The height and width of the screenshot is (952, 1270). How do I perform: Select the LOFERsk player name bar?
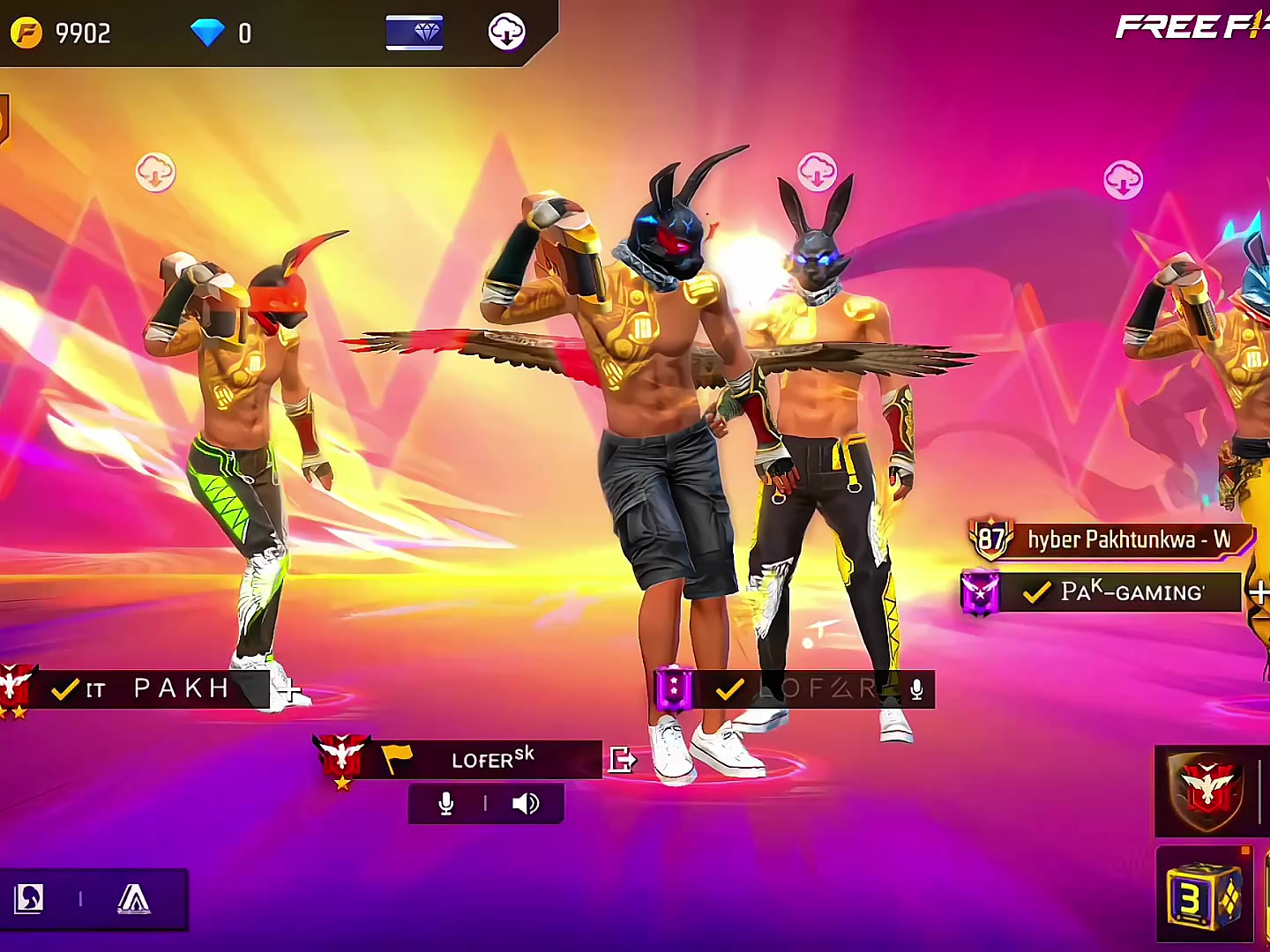click(492, 759)
